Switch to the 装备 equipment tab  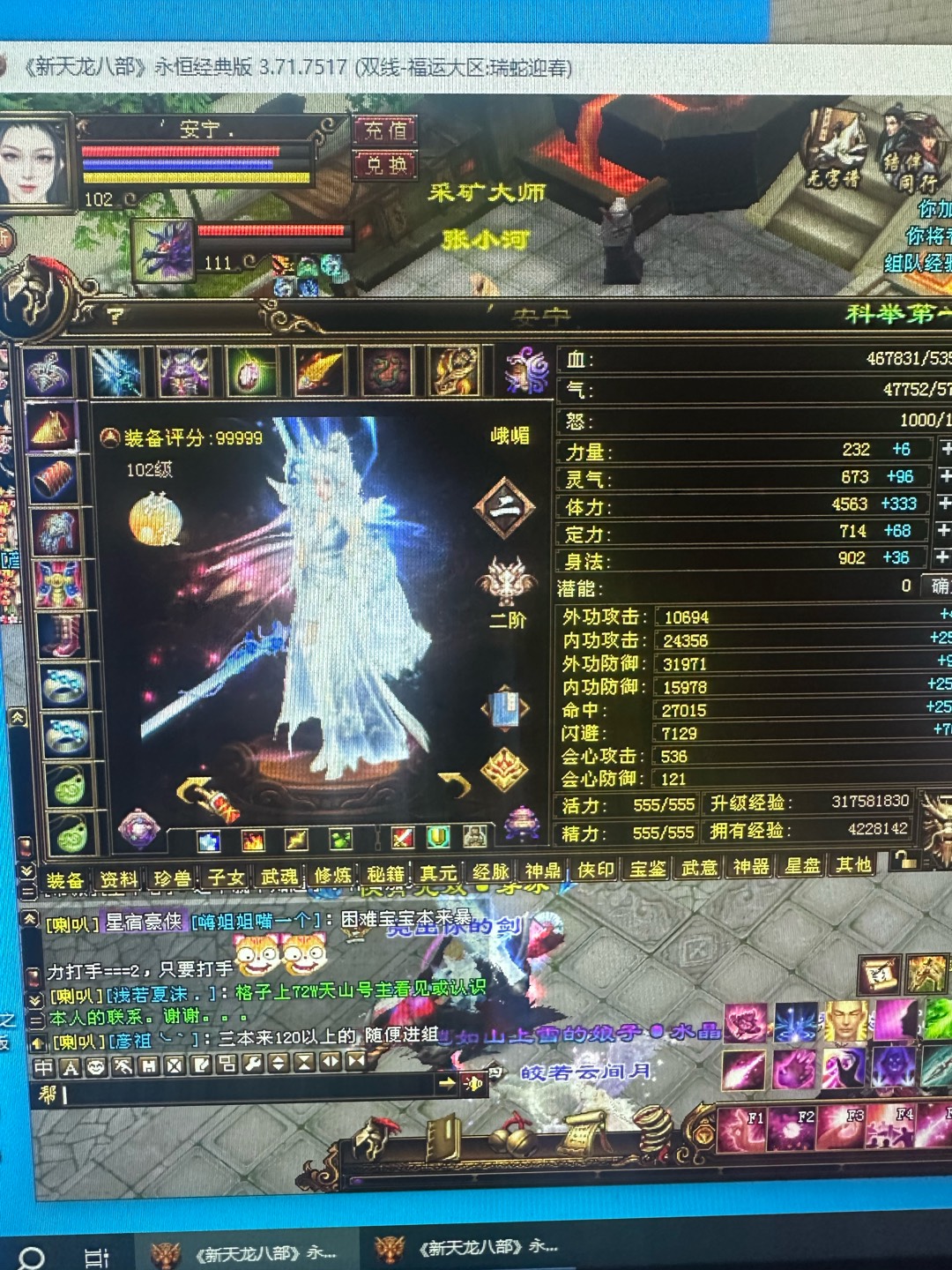click(x=65, y=879)
